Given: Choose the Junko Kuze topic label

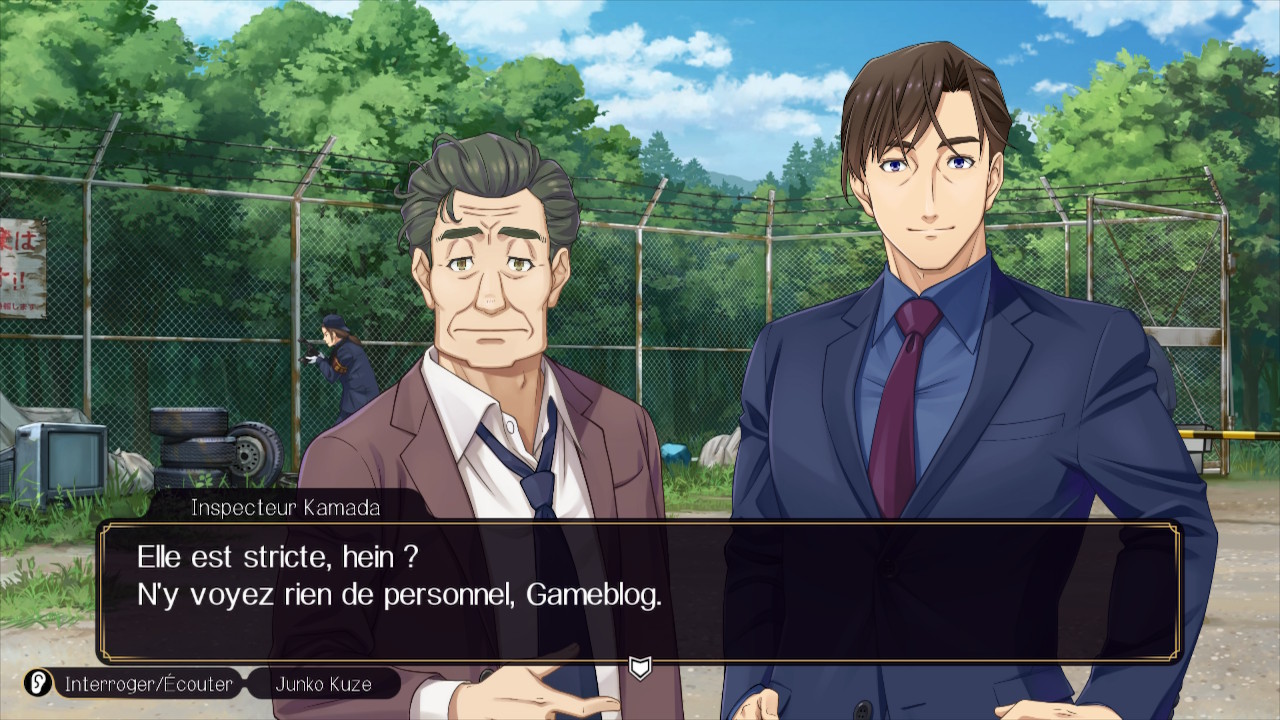Looking at the screenshot, I should click(x=323, y=685).
